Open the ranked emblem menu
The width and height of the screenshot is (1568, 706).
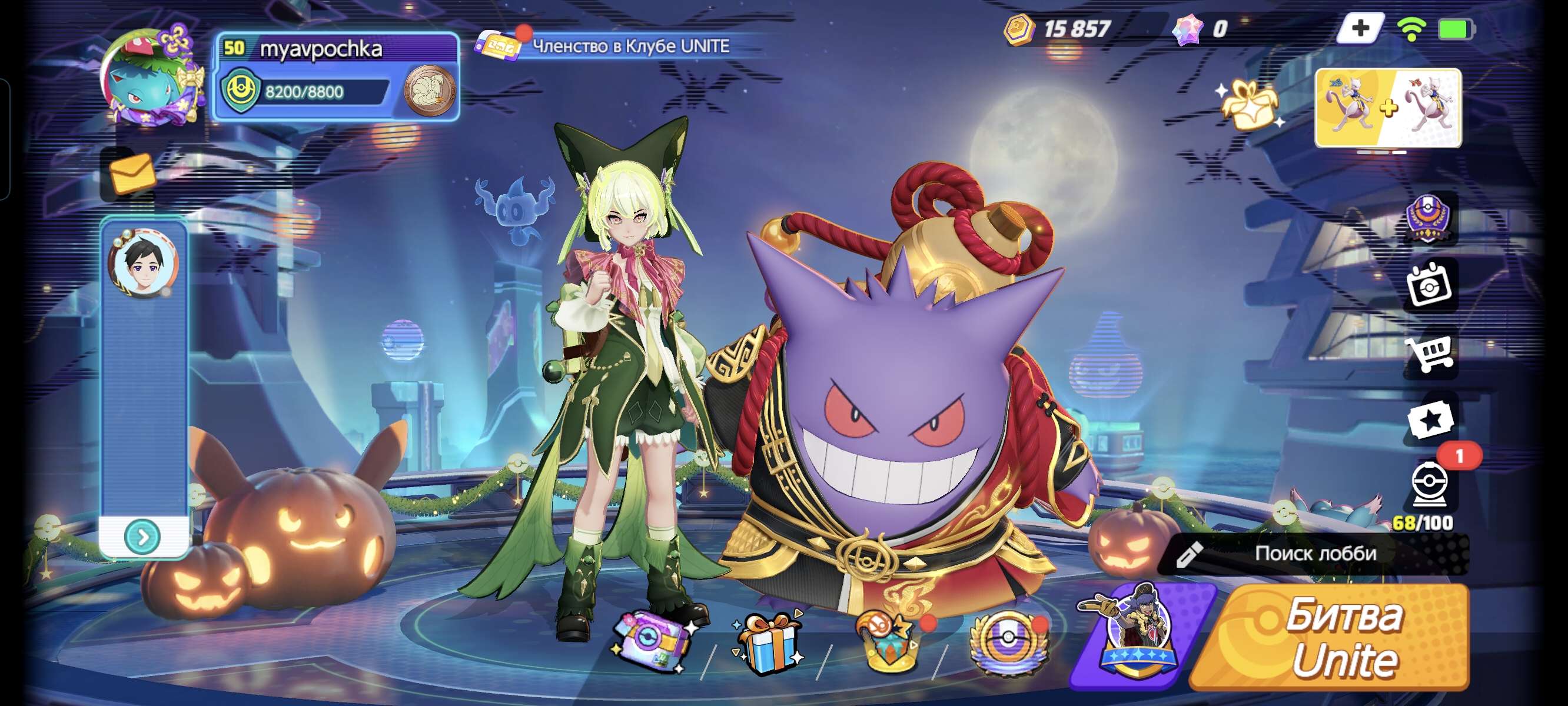point(1429,217)
